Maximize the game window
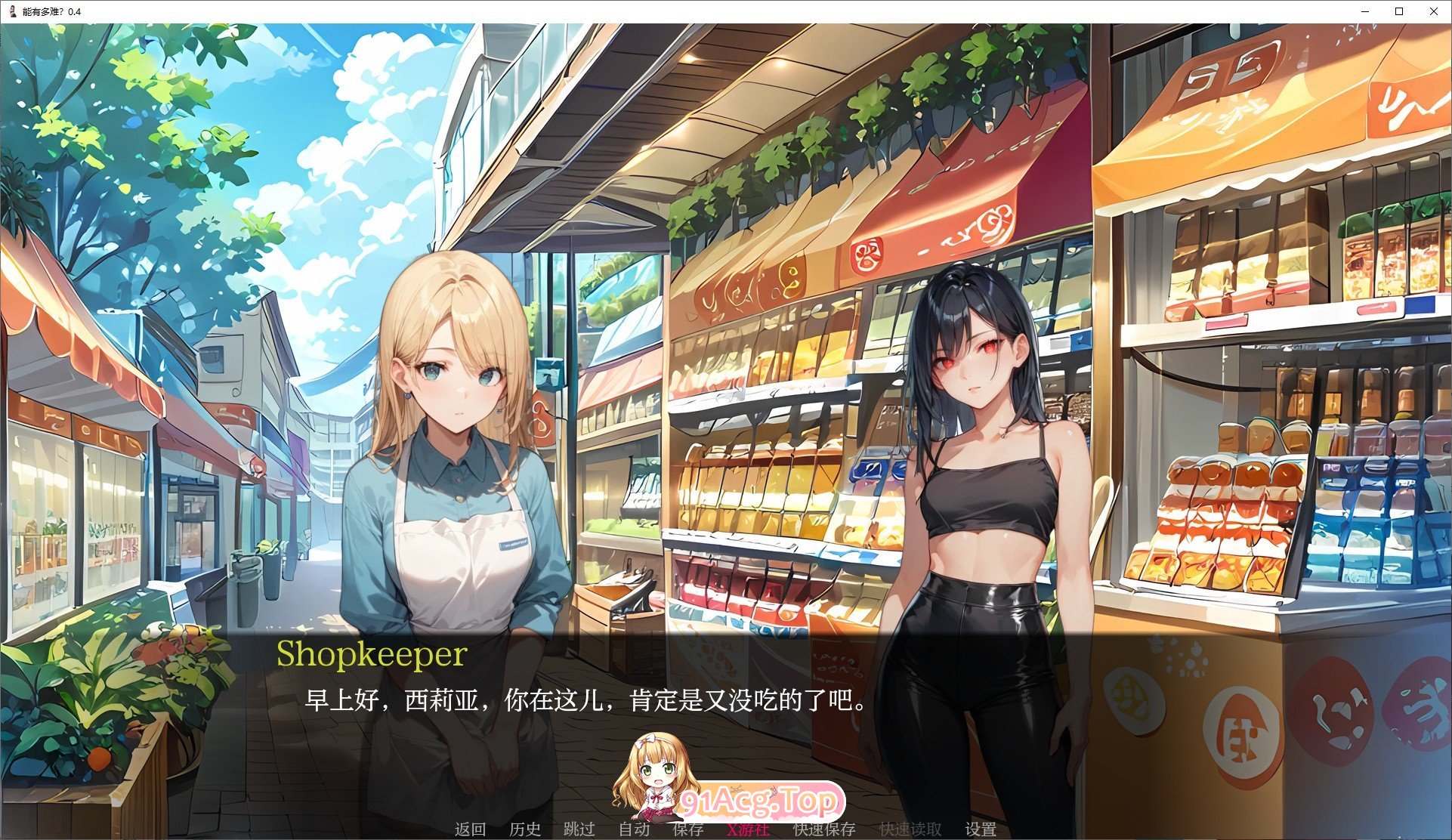This screenshot has height=840, width=1452. 1399,11
